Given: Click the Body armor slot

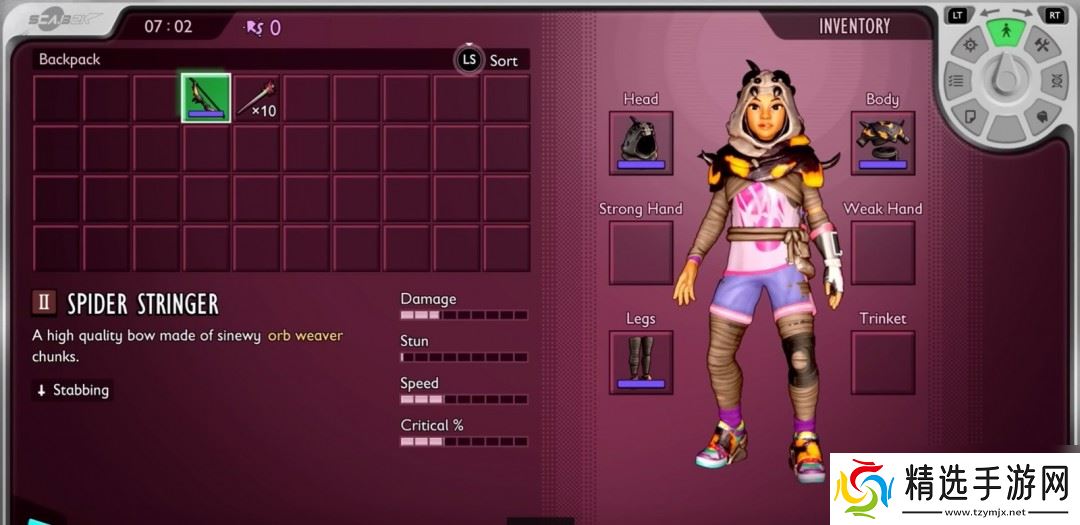Looking at the screenshot, I should 883,143.
